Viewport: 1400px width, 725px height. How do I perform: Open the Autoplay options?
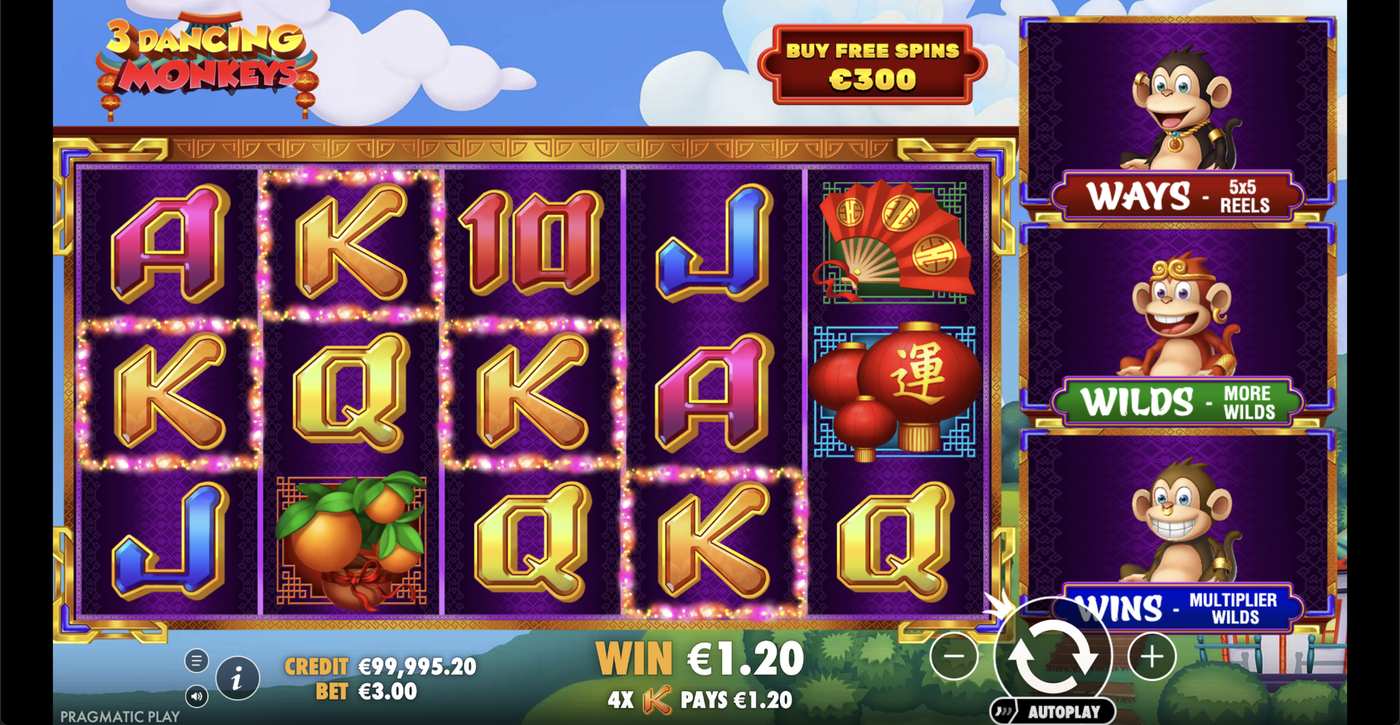(x=1053, y=712)
